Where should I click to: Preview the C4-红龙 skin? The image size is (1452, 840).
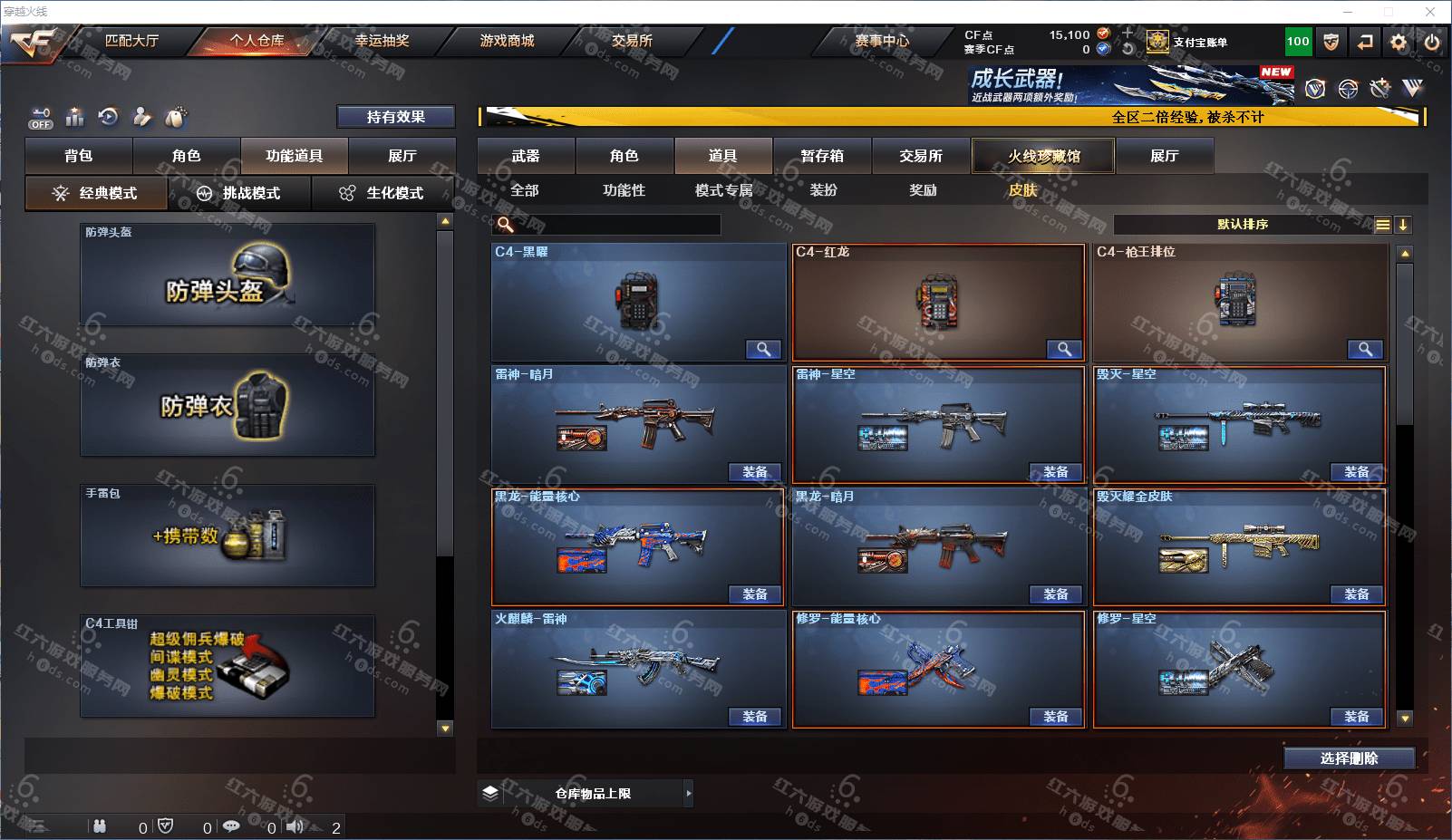(x=1064, y=349)
